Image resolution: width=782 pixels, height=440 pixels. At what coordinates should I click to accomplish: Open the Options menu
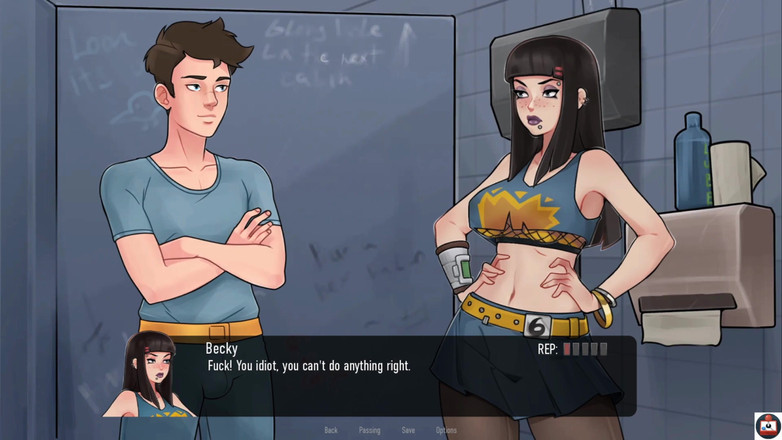446,430
